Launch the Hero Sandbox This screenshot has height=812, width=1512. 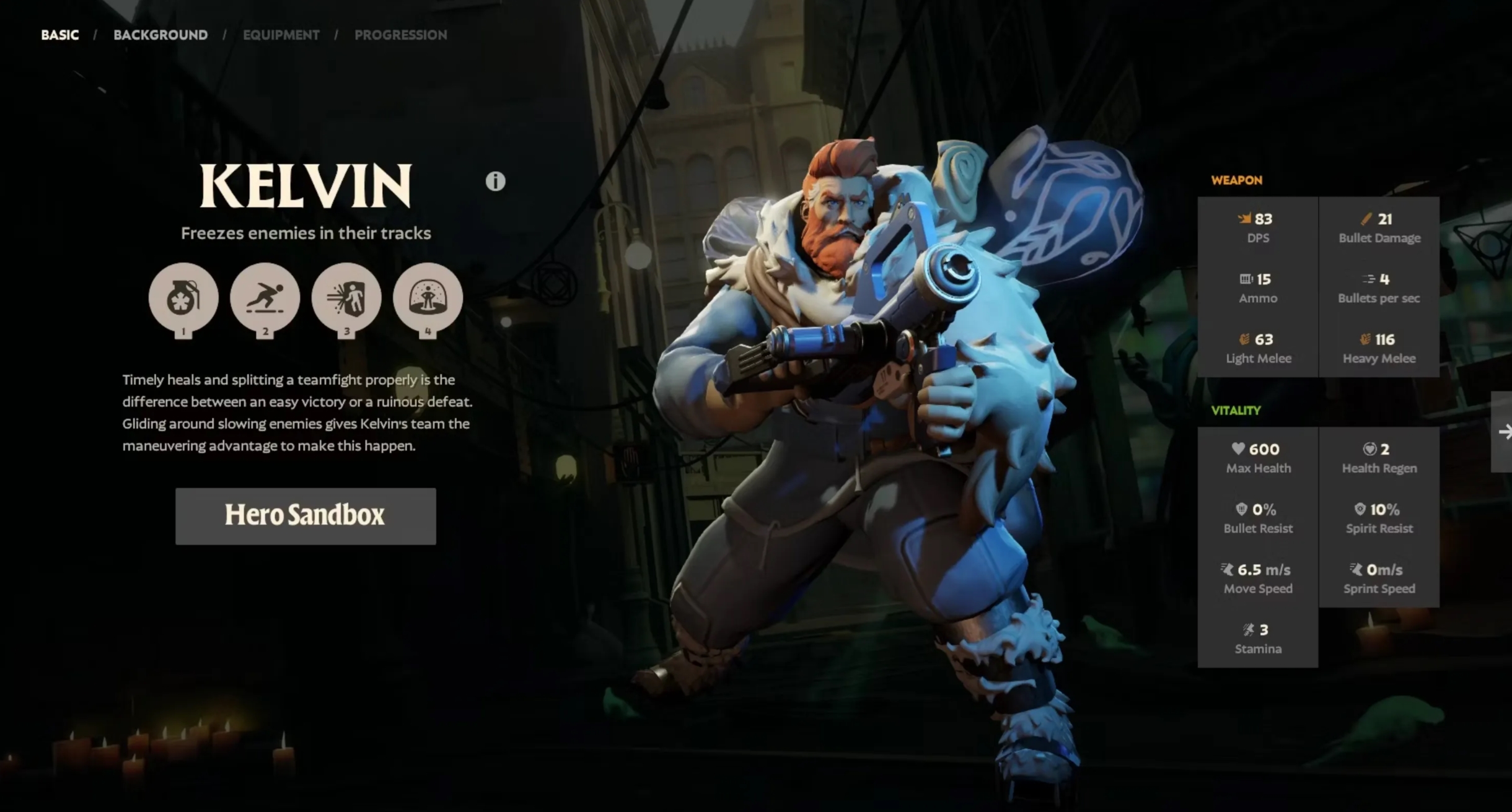(x=305, y=516)
